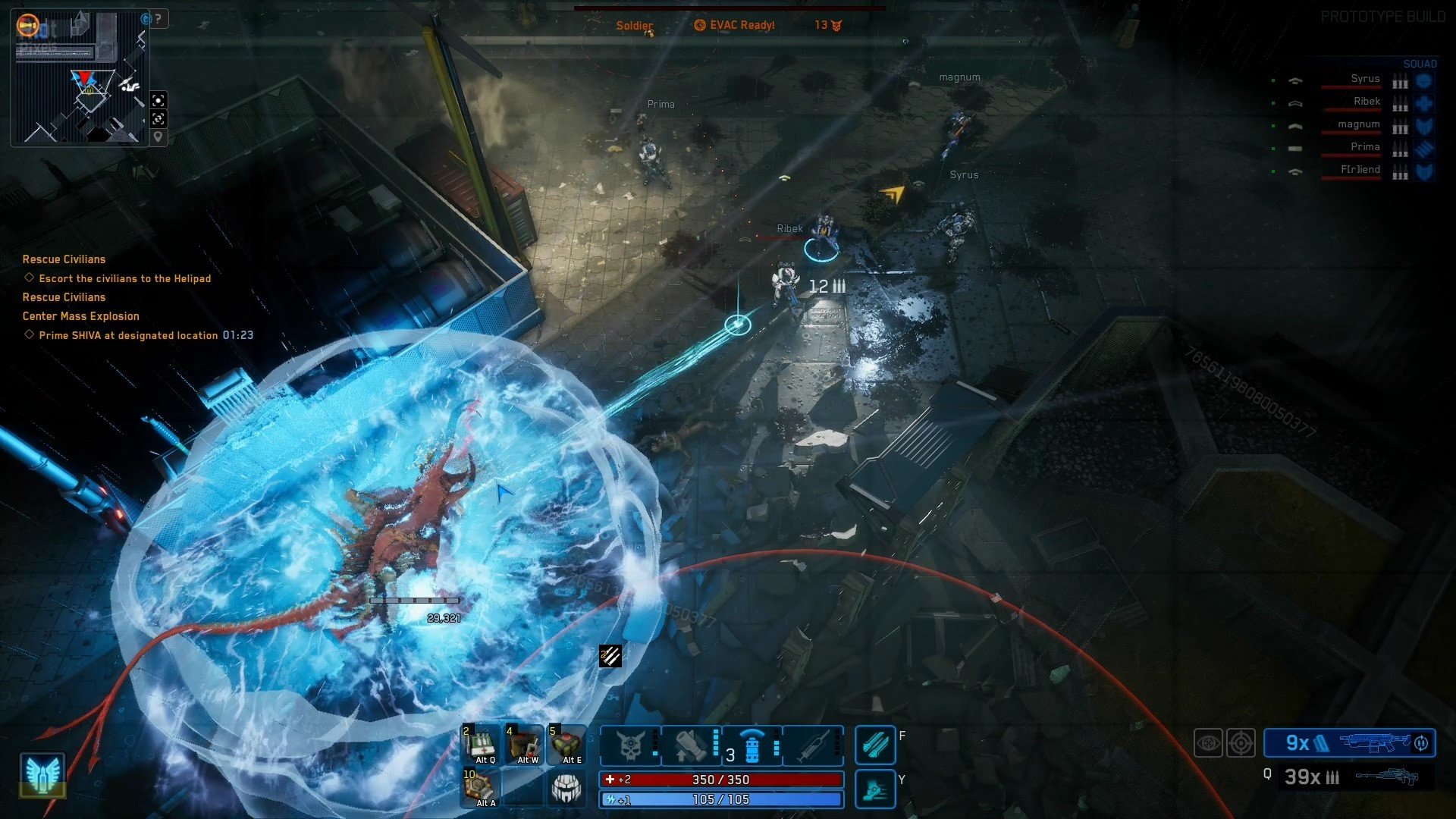Viewport: 1456px width, 819px height.
Task: Trigger the F-key triple slash ability
Action: point(875,745)
